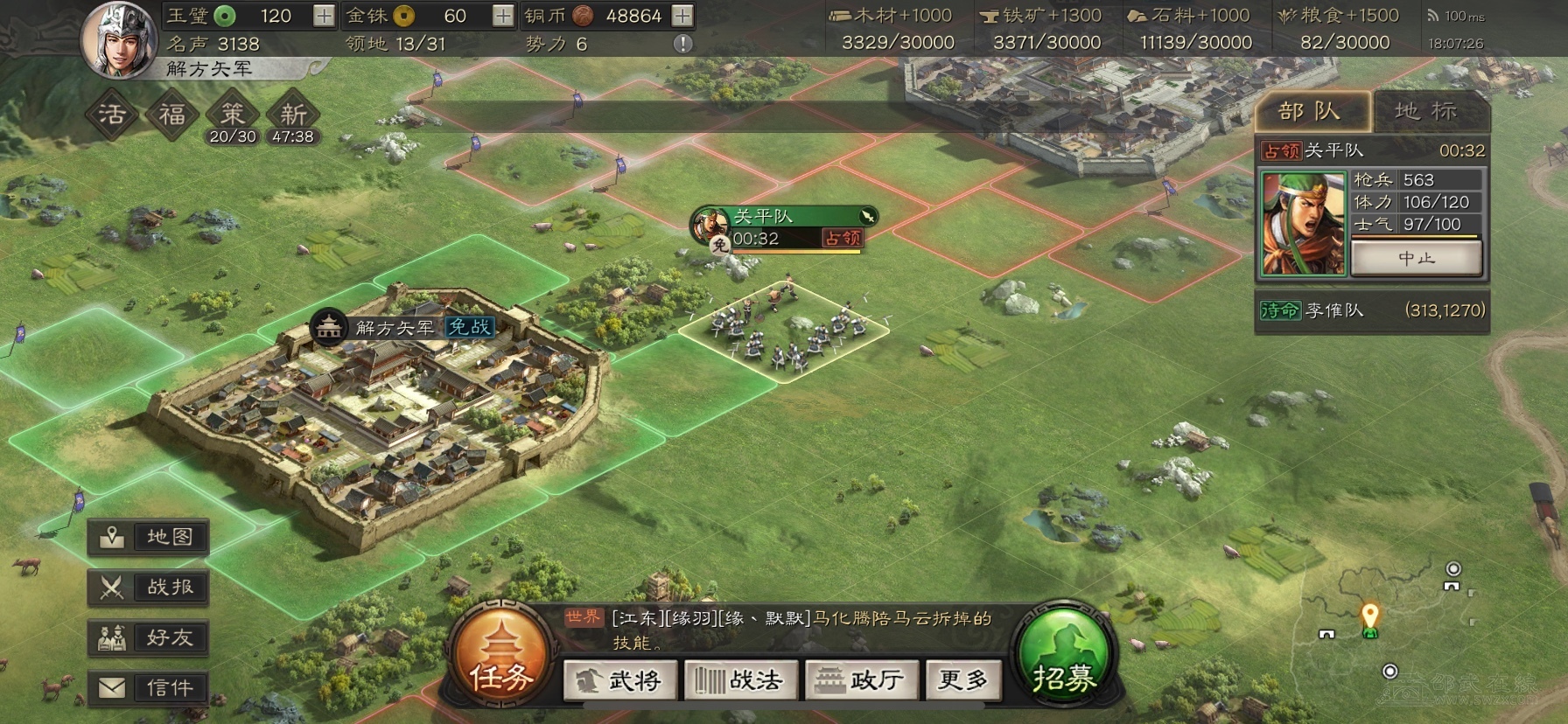The width and height of the screenshot is (1568, 724).
Task: Open the 好友 friends list
Action: (149, 637)
